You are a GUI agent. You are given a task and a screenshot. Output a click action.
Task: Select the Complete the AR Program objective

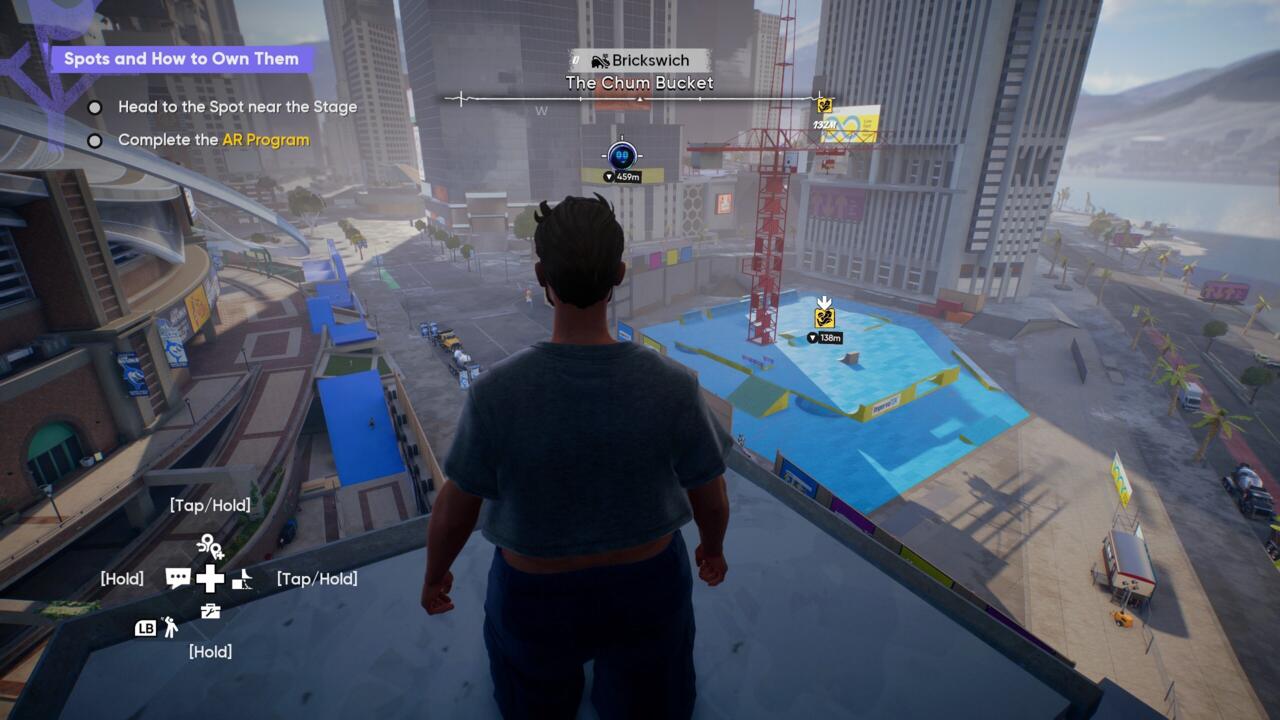coord(213,140)
